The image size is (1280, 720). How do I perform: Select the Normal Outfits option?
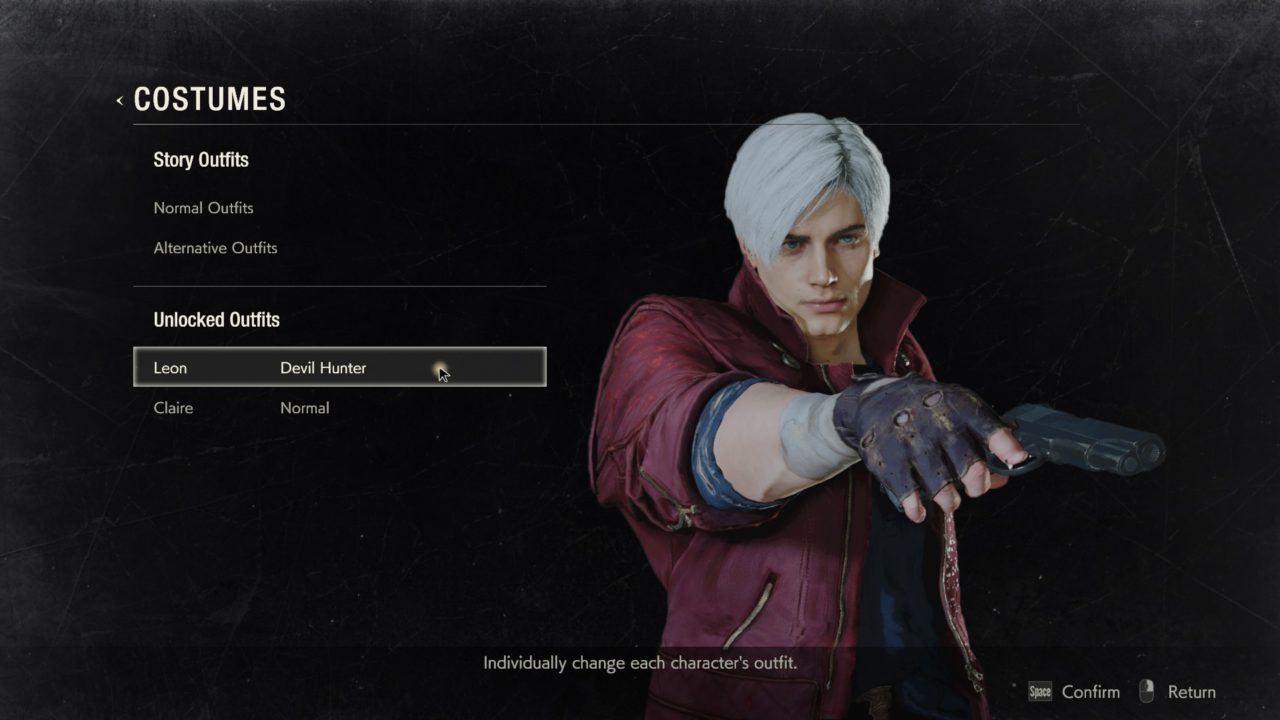click(x=203, y=208)
